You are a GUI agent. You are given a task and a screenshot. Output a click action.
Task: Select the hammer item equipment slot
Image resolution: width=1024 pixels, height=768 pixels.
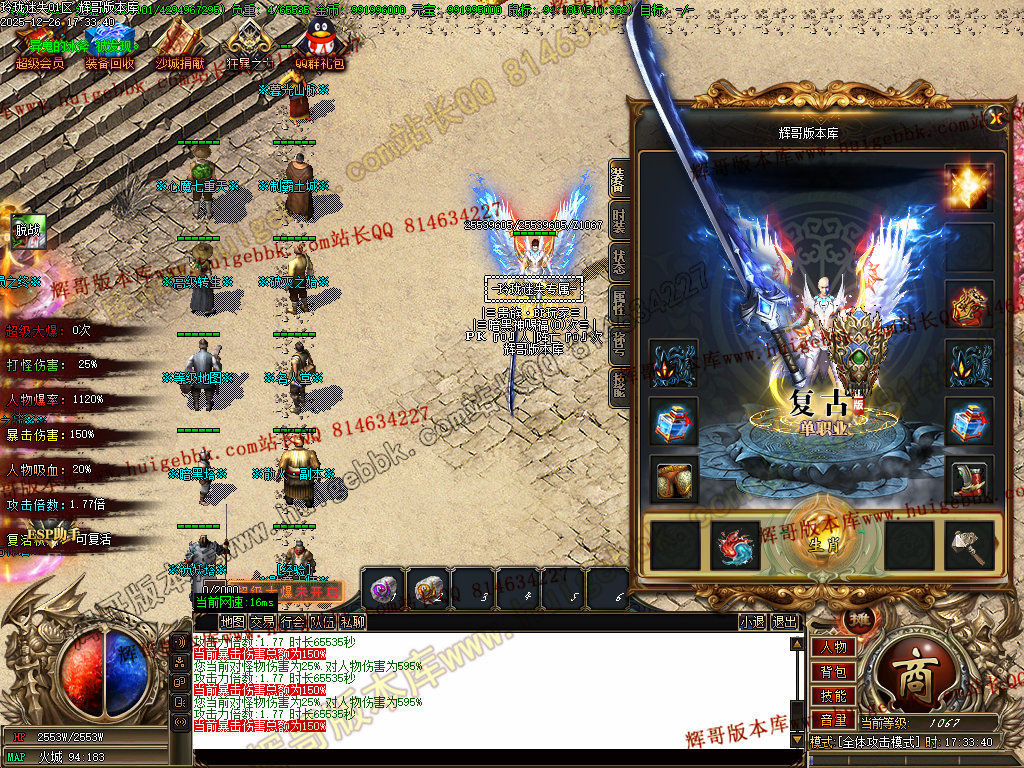pyautogui.click(x=970, y=545)
